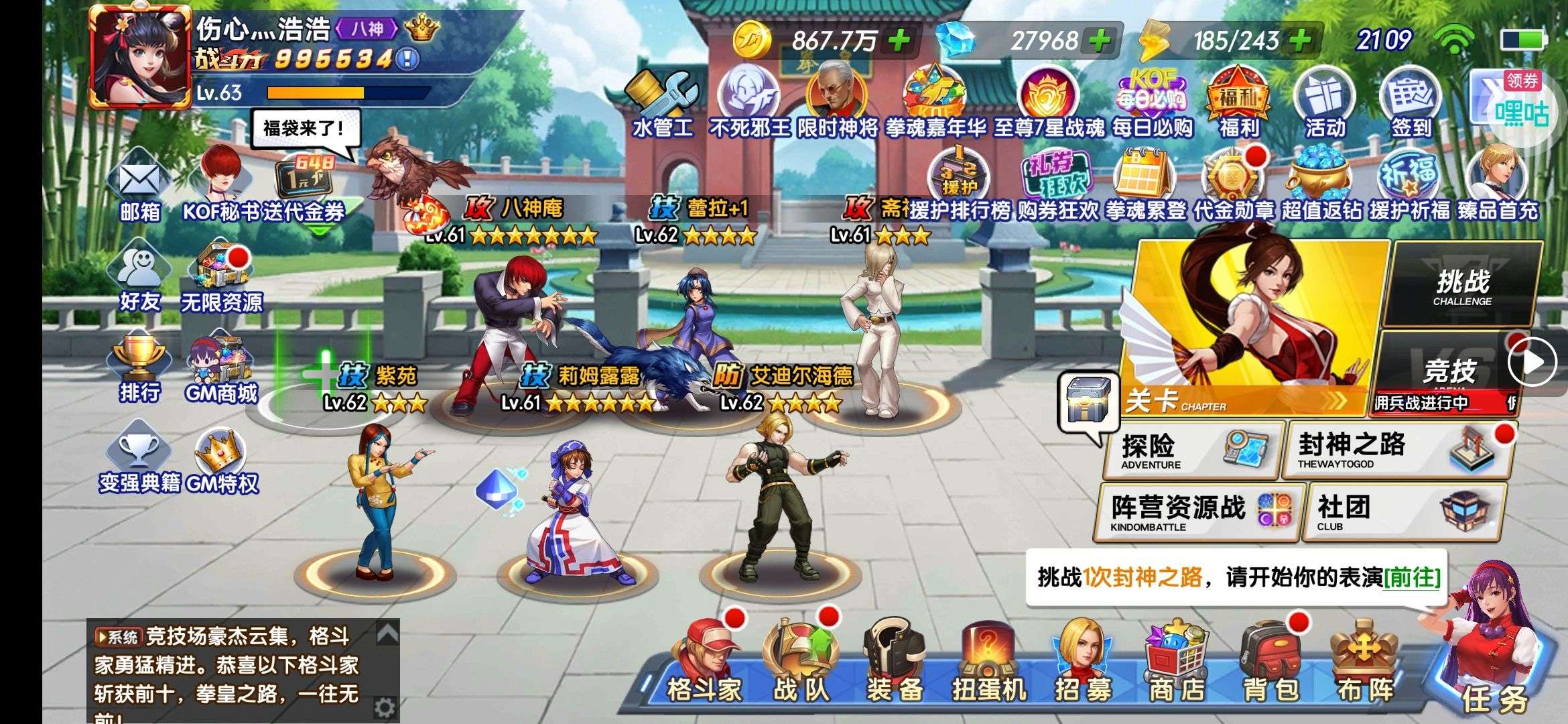This screenshot has width=1568, height=724.
Task: Add more gold coins with plus button
Action: pos(899,40)
